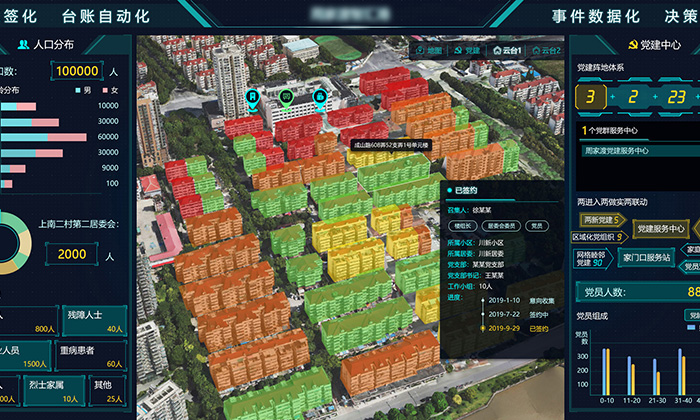This screenshot has width=700, height=420.
Task: Click the 党员 tag in the info popup
Action: tap(537, 226)
